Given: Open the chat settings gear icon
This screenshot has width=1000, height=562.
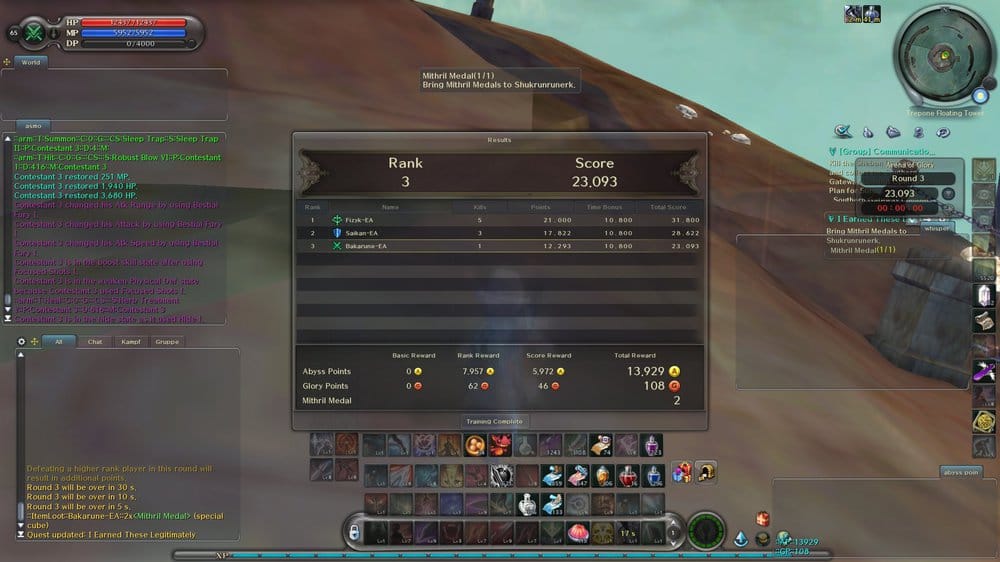Looking at the screenshot, I should pyautogui.click(x=22, y=341).
